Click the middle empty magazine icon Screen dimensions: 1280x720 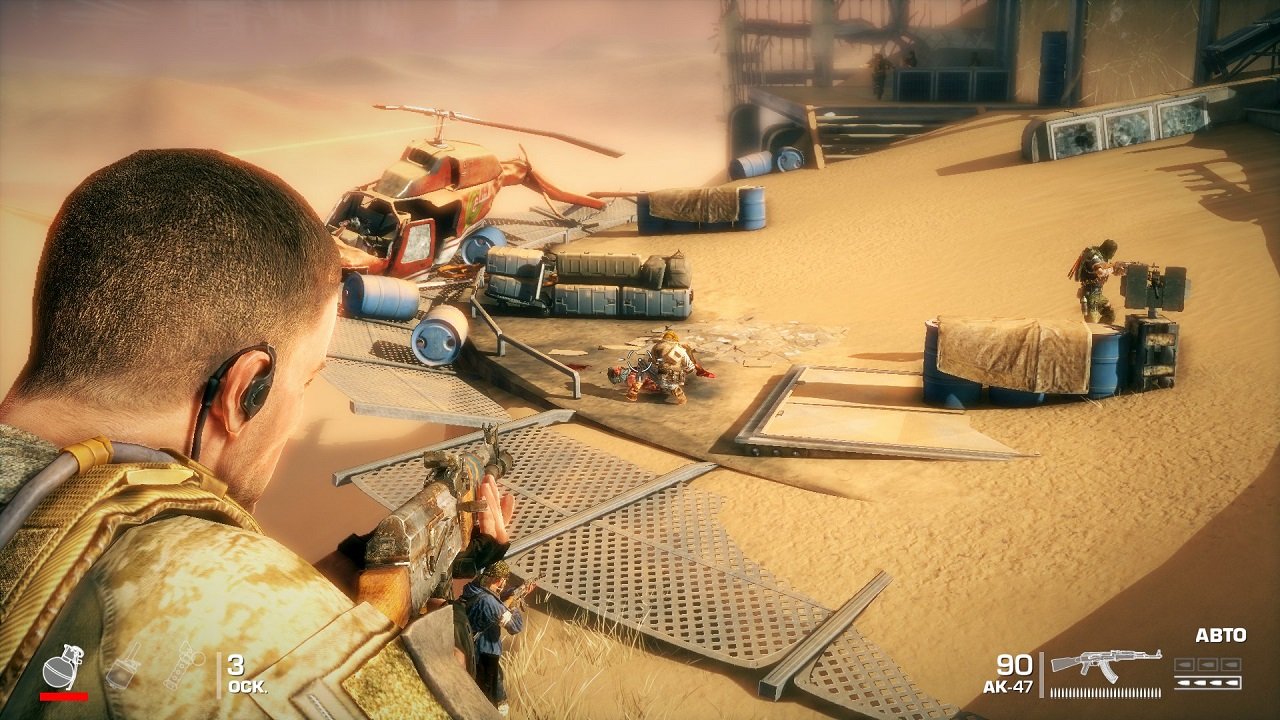(x=1207, y=664)
